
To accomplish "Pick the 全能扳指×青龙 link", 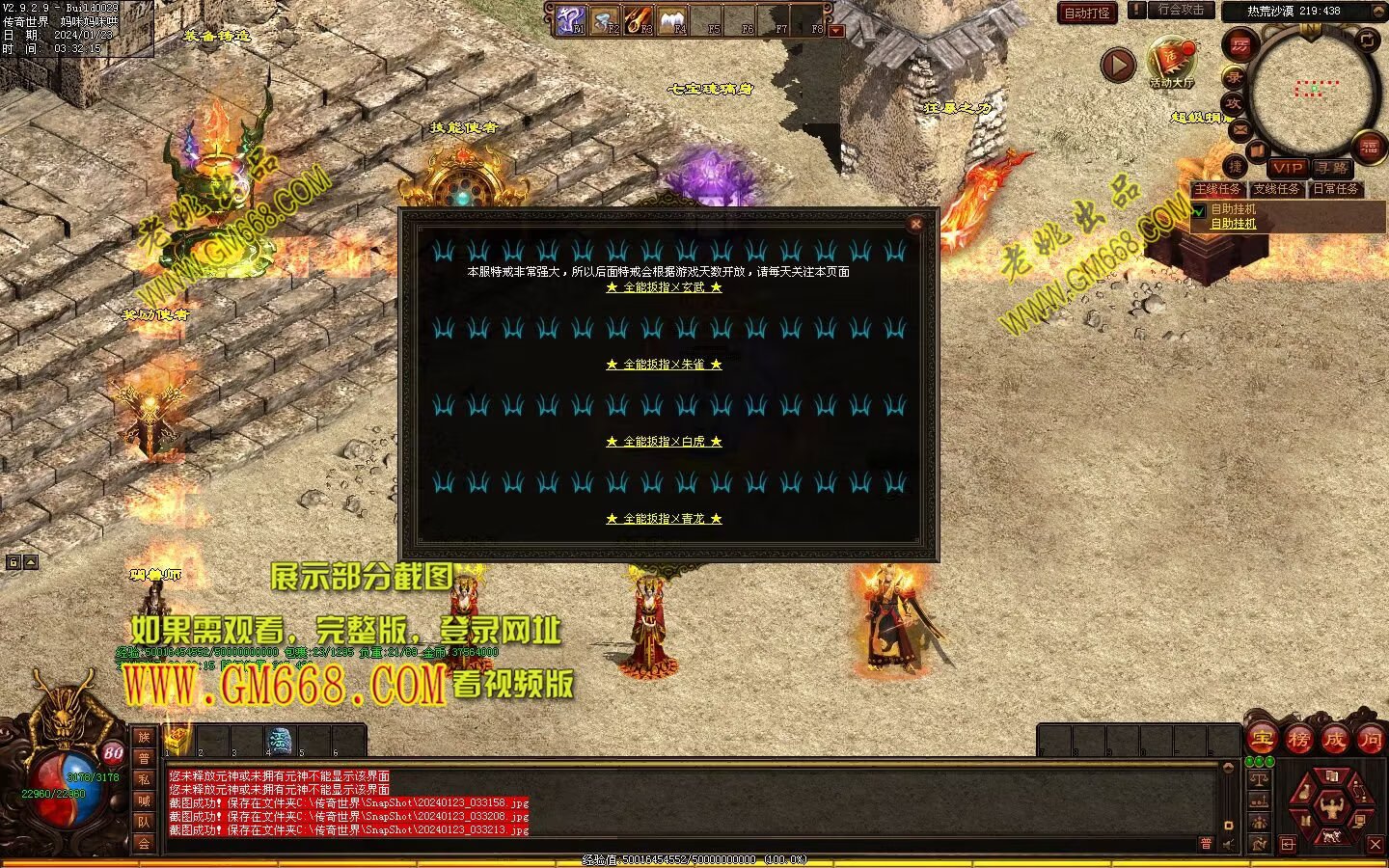I will click(x=664, y=519).
